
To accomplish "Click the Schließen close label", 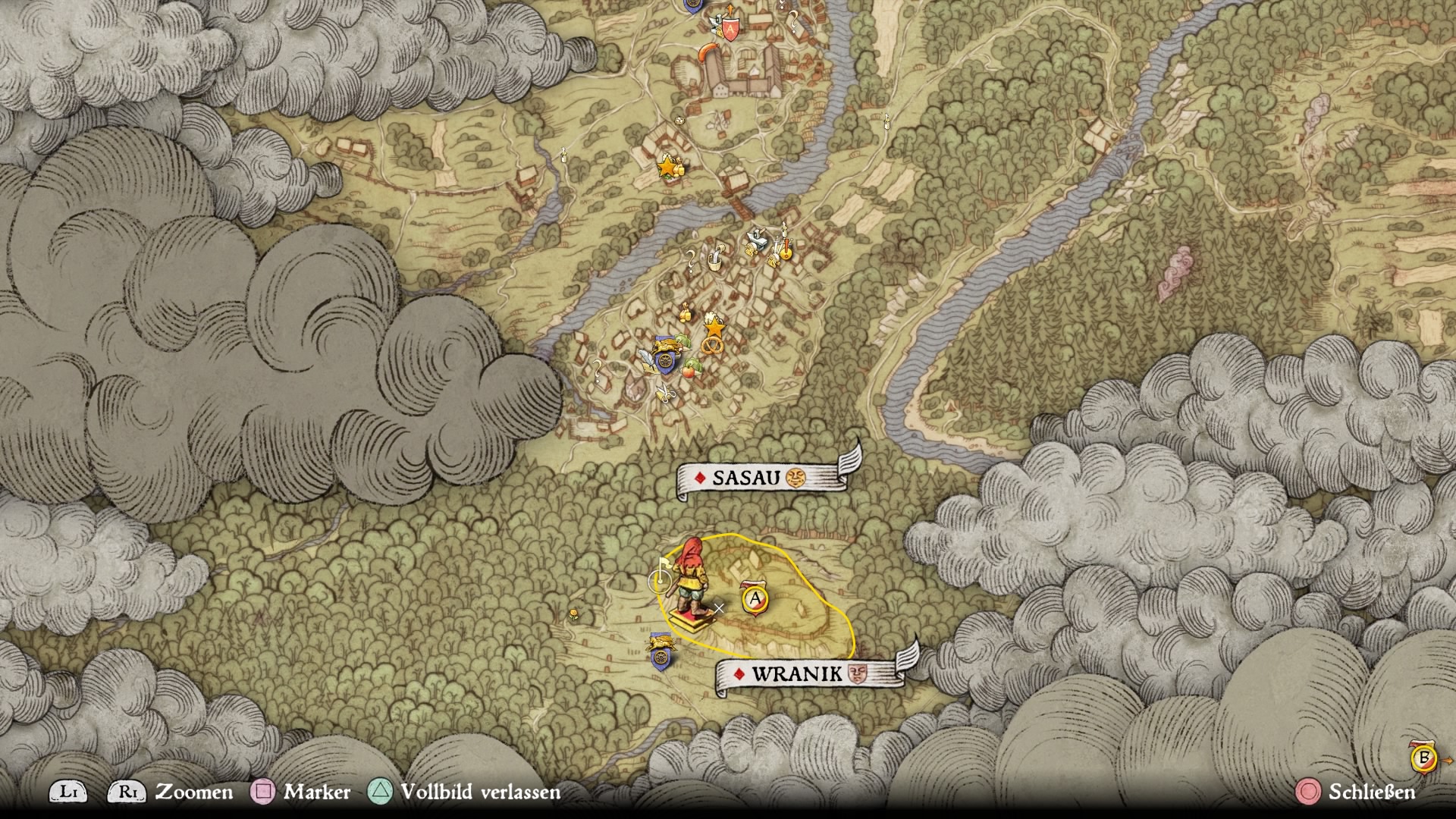I will coord(1372,792).
